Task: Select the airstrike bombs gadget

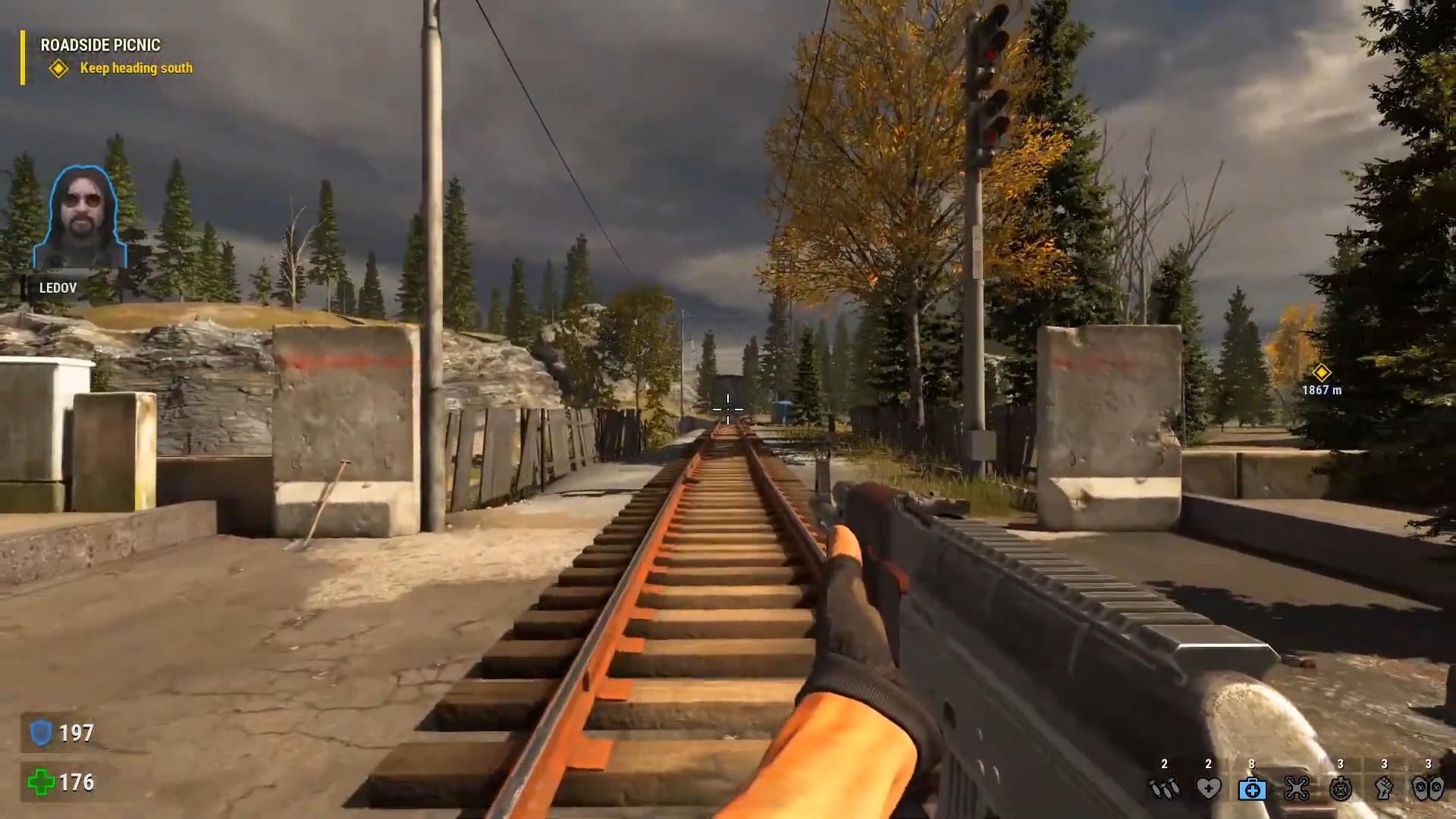Action: [1164, 789]
